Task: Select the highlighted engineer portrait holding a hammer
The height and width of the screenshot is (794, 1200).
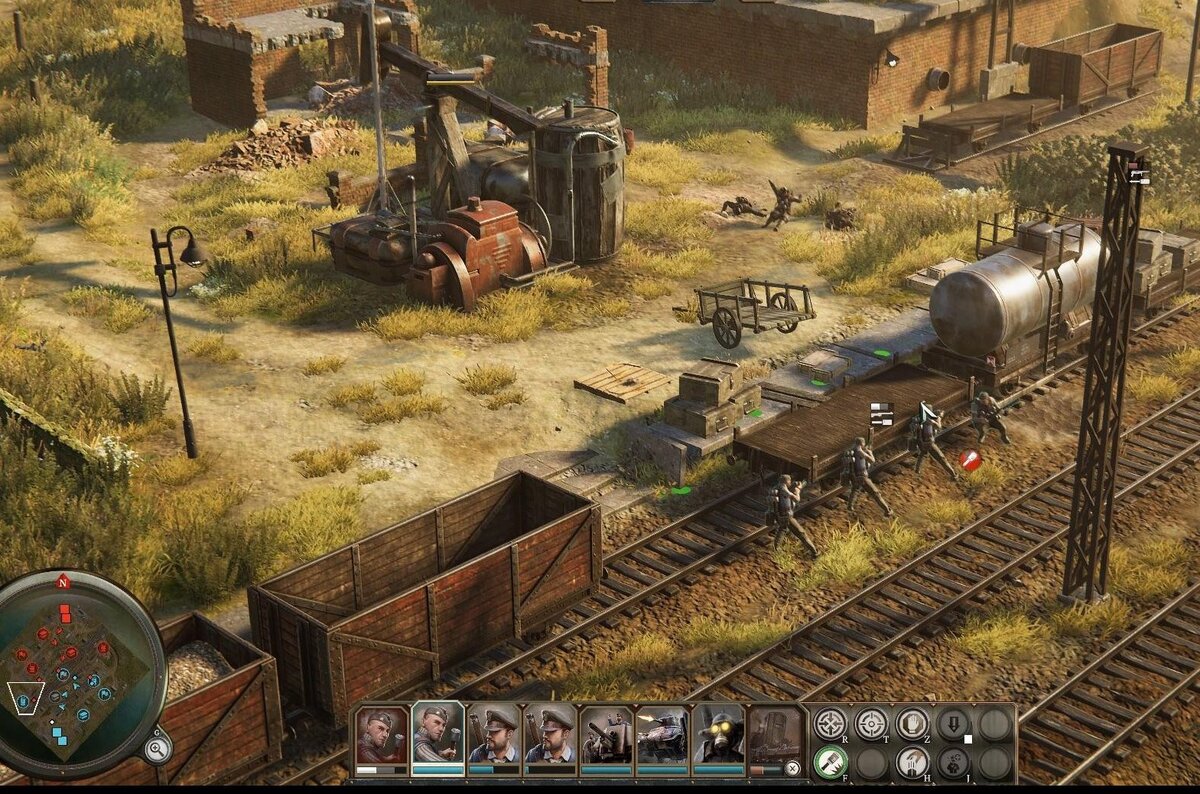Action: coord(438,736)
